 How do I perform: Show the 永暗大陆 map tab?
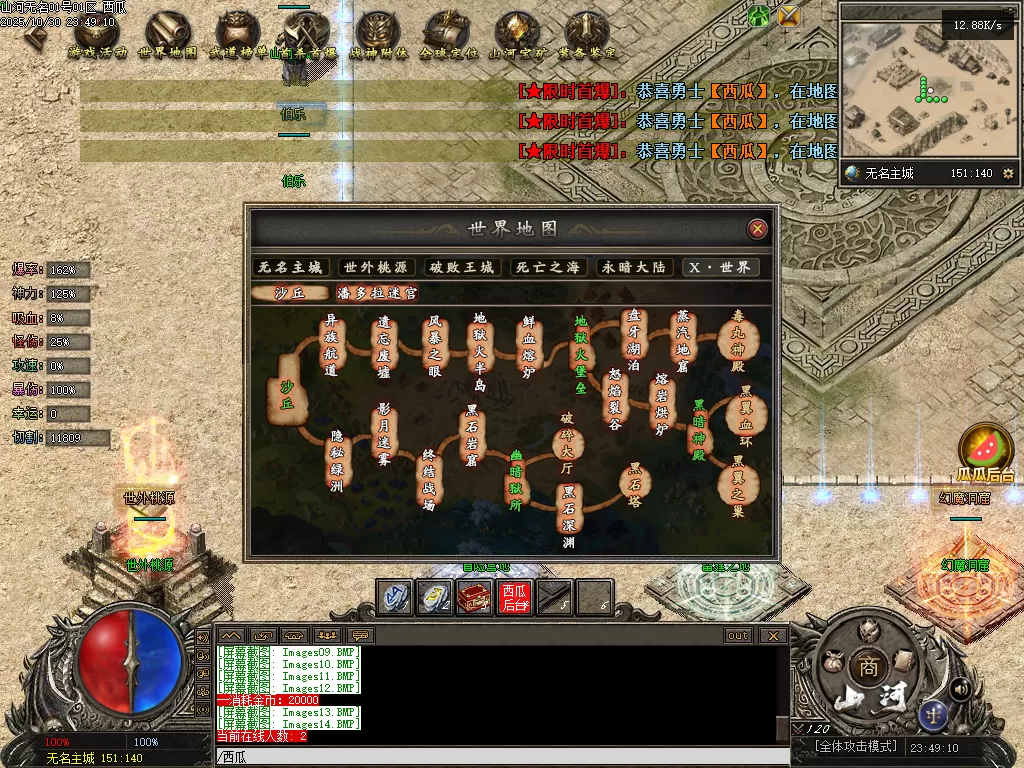point(631,267)
